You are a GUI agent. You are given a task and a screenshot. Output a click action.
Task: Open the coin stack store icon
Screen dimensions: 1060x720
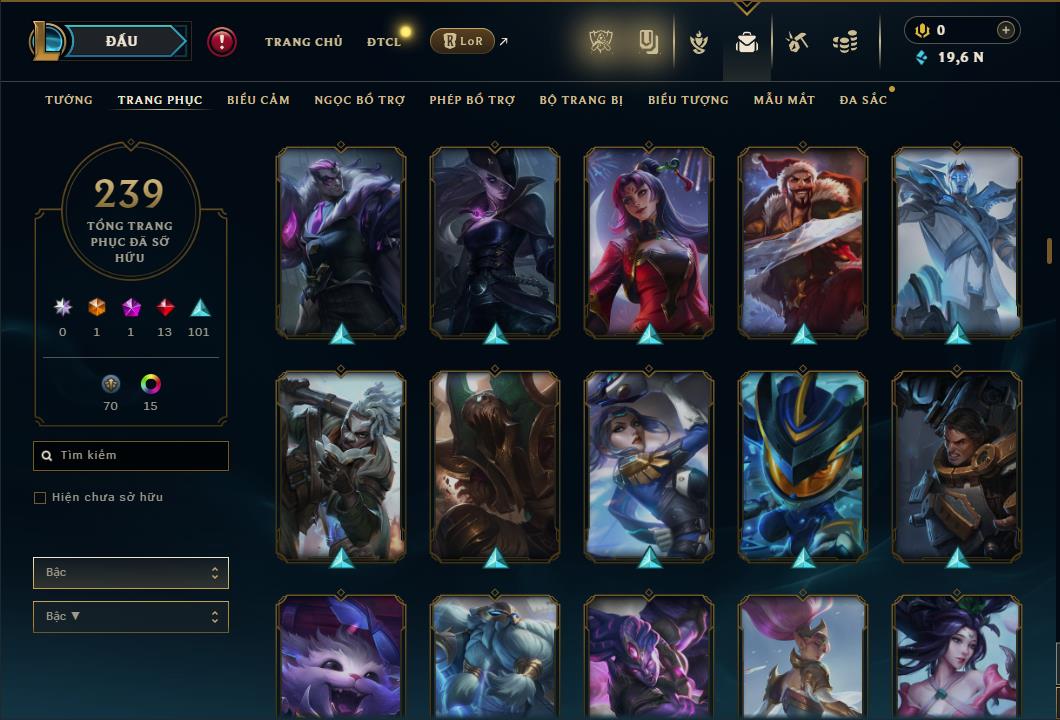point(845,42)
